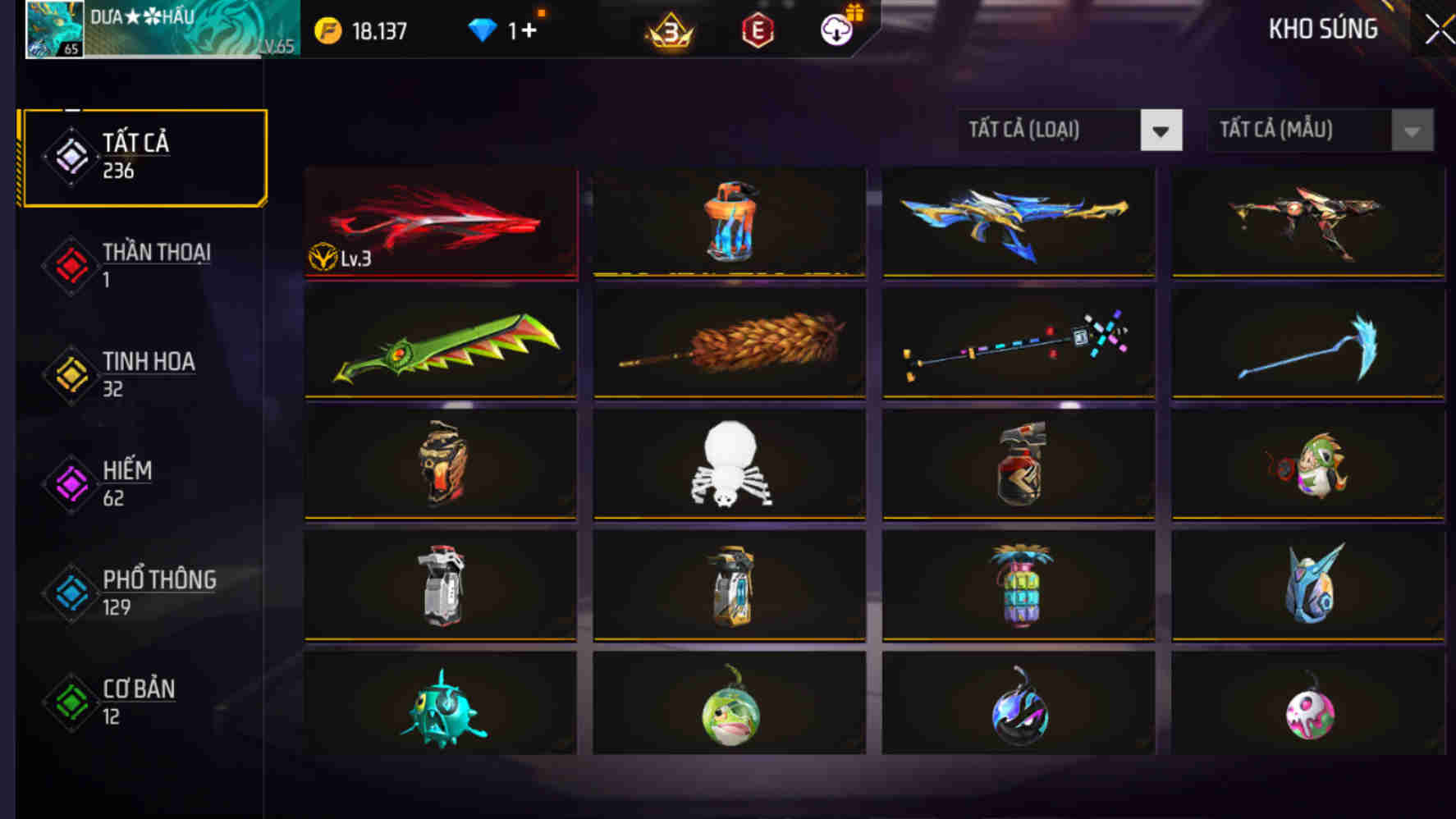The image size is (1456, 819).
Task: Select the red Lv.3 weapon skin thumbnail
Action: click(x=439, y=220)
